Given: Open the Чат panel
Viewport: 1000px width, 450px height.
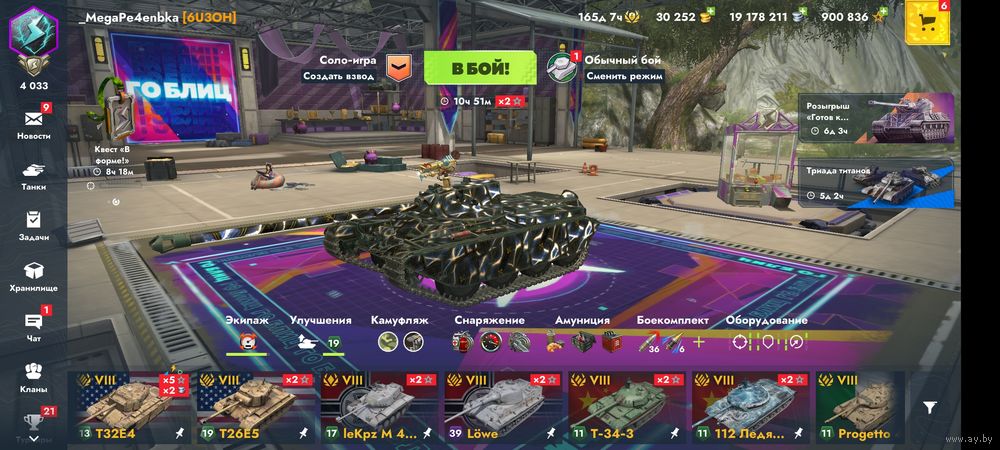Looking at the screenshot, I should click(x=33, y=325).
